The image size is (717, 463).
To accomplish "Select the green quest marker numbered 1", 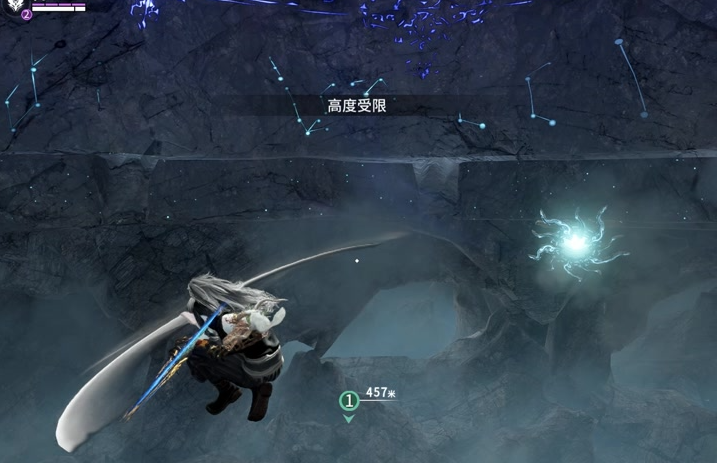I will pyautogui.click(x=348, y=401).
